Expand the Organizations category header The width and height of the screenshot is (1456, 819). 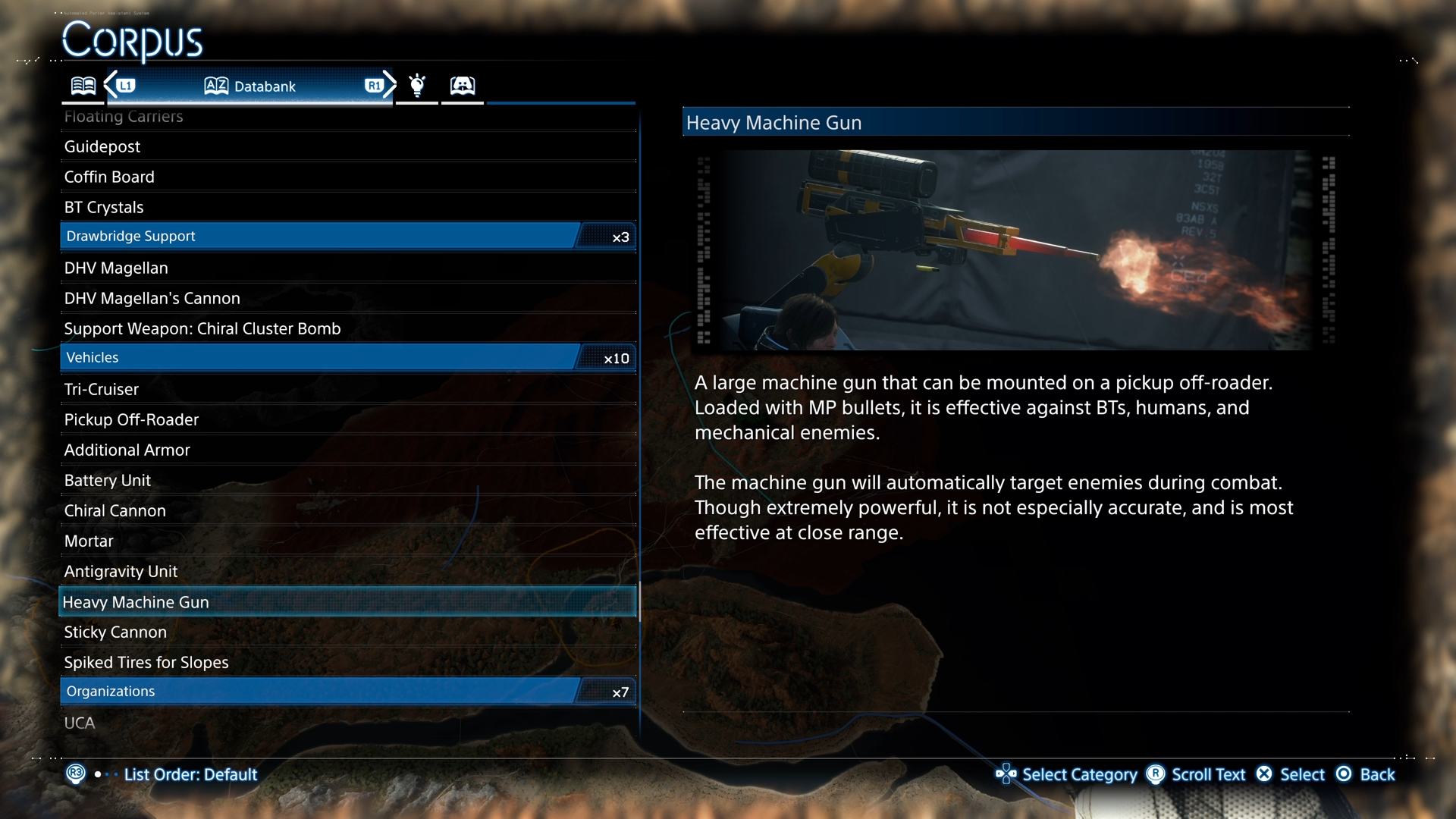point(347,691)
